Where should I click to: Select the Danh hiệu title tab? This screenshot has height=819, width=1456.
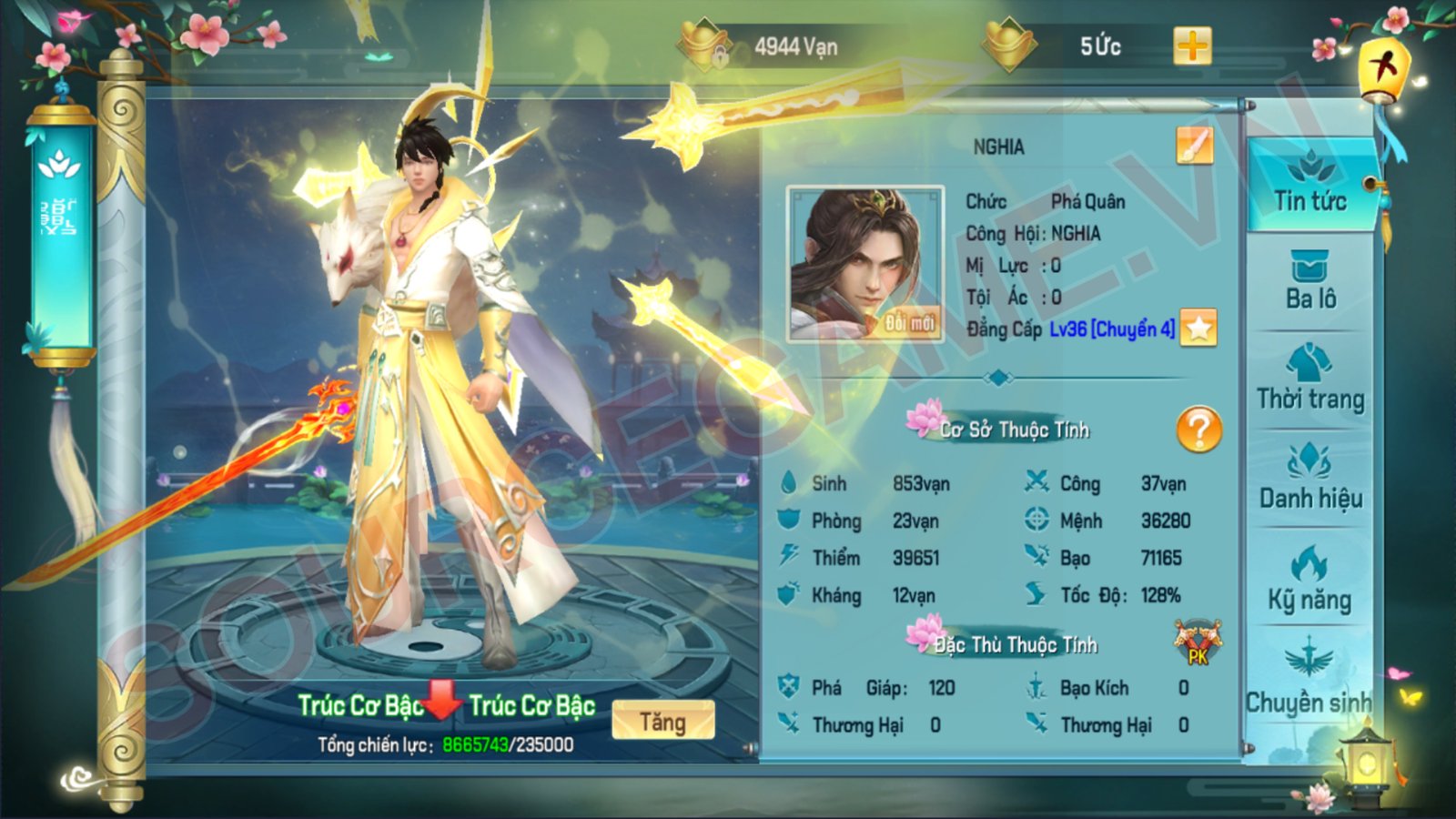coord(1310,480)
